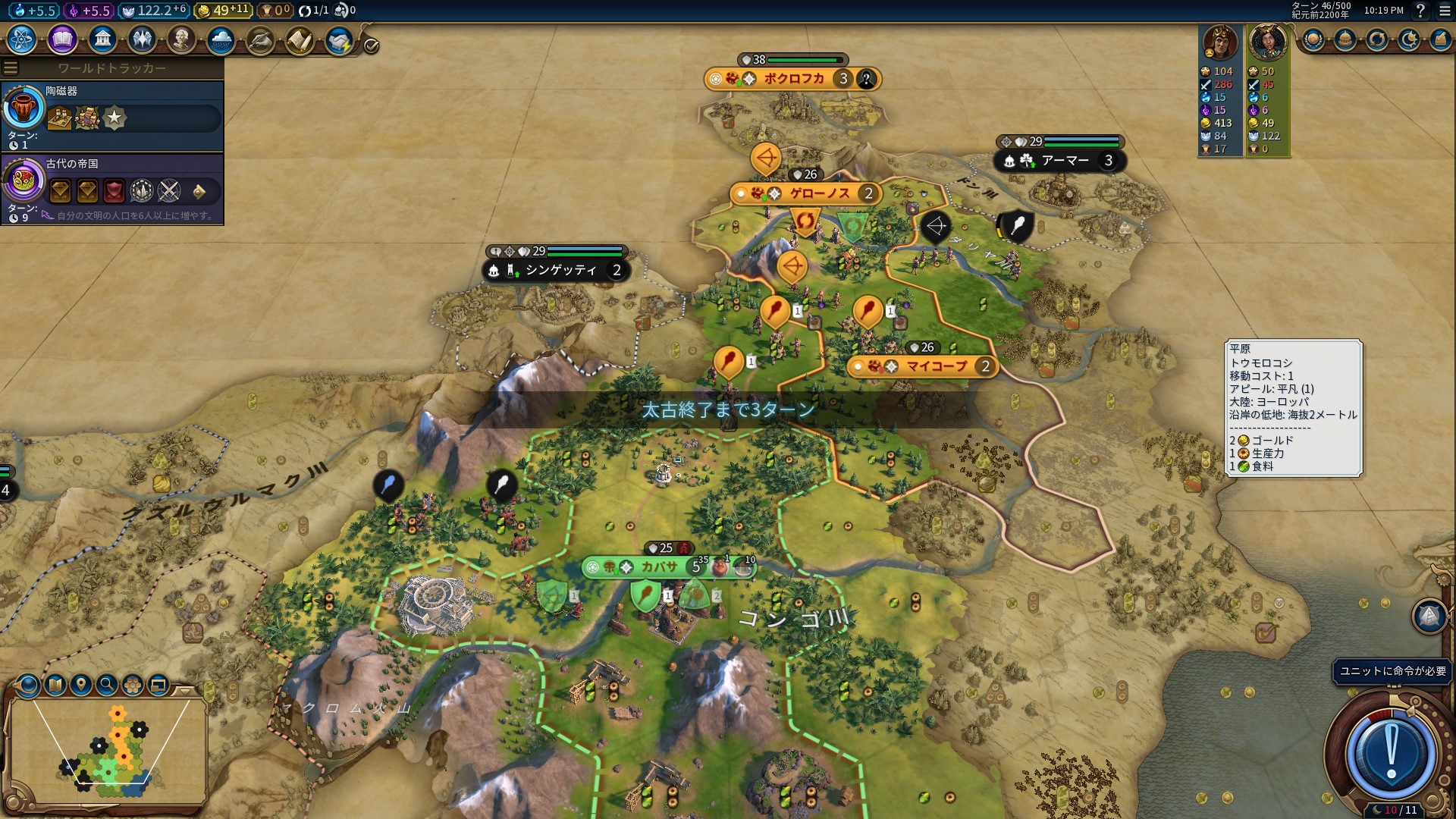Image resolution: width=1456 pixels, height=819 pixels.
Task: Open the climate rain cloud icon
Action: point(221,39)
